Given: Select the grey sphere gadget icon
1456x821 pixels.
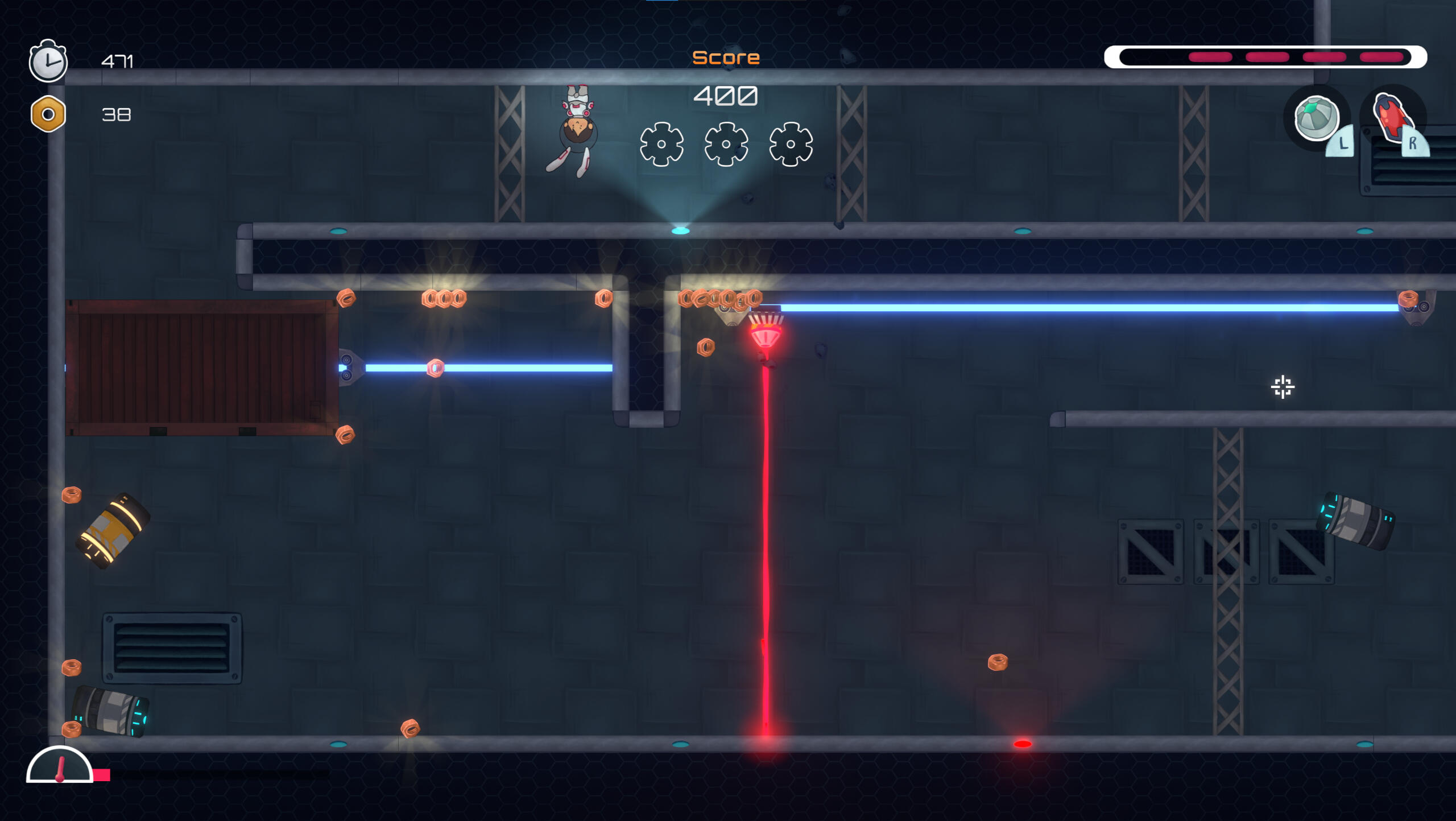Looking at the screenshot, I should click(x=1316, y=118).
